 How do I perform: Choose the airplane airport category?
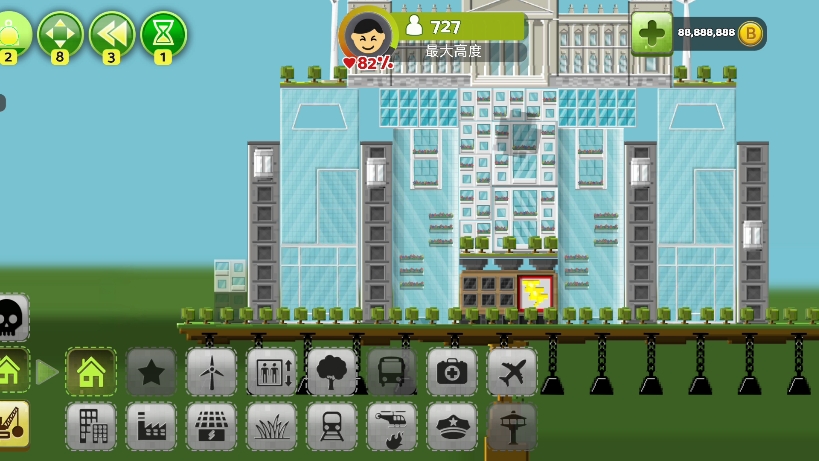click(511, 372)
